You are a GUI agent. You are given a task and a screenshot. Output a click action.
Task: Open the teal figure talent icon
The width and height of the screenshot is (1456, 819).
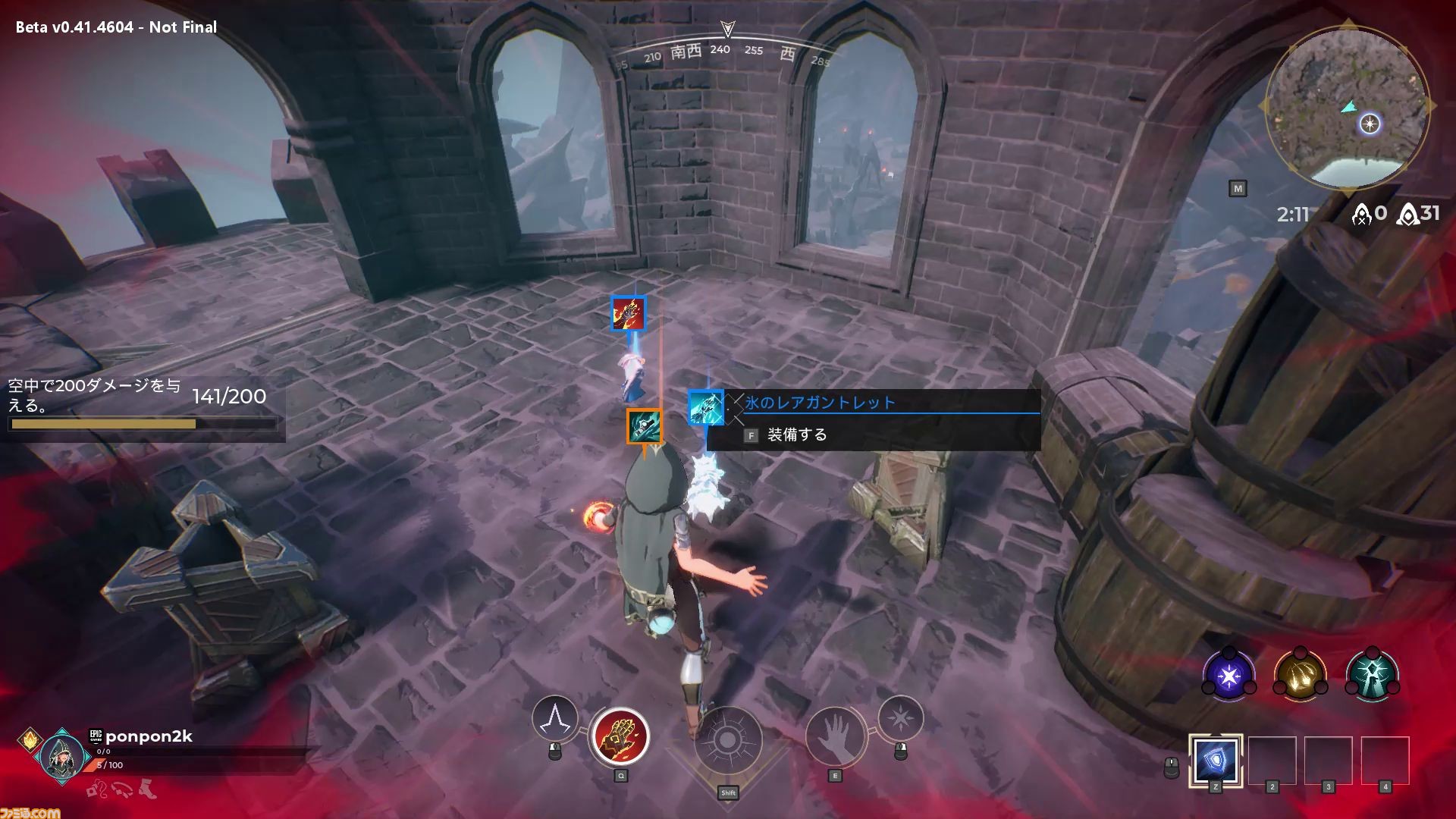pyautogui.click(x=1372, y=675)
